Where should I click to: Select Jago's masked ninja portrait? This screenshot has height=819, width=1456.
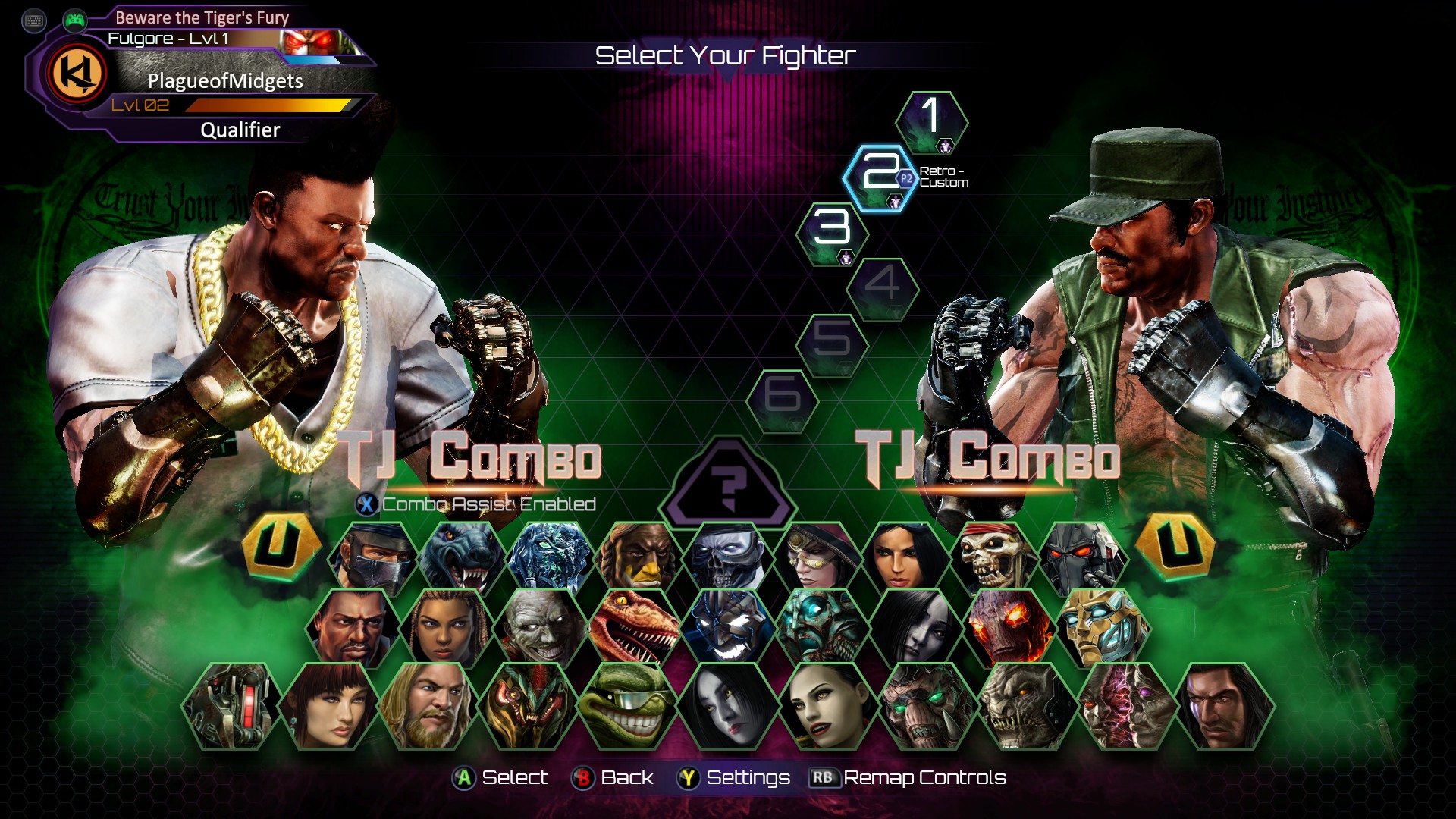(373, 557)
